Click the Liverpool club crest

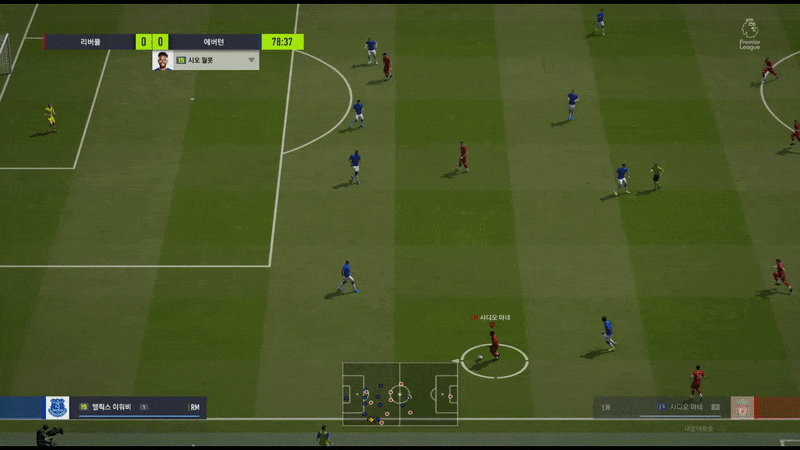click(x=742, y=408)
